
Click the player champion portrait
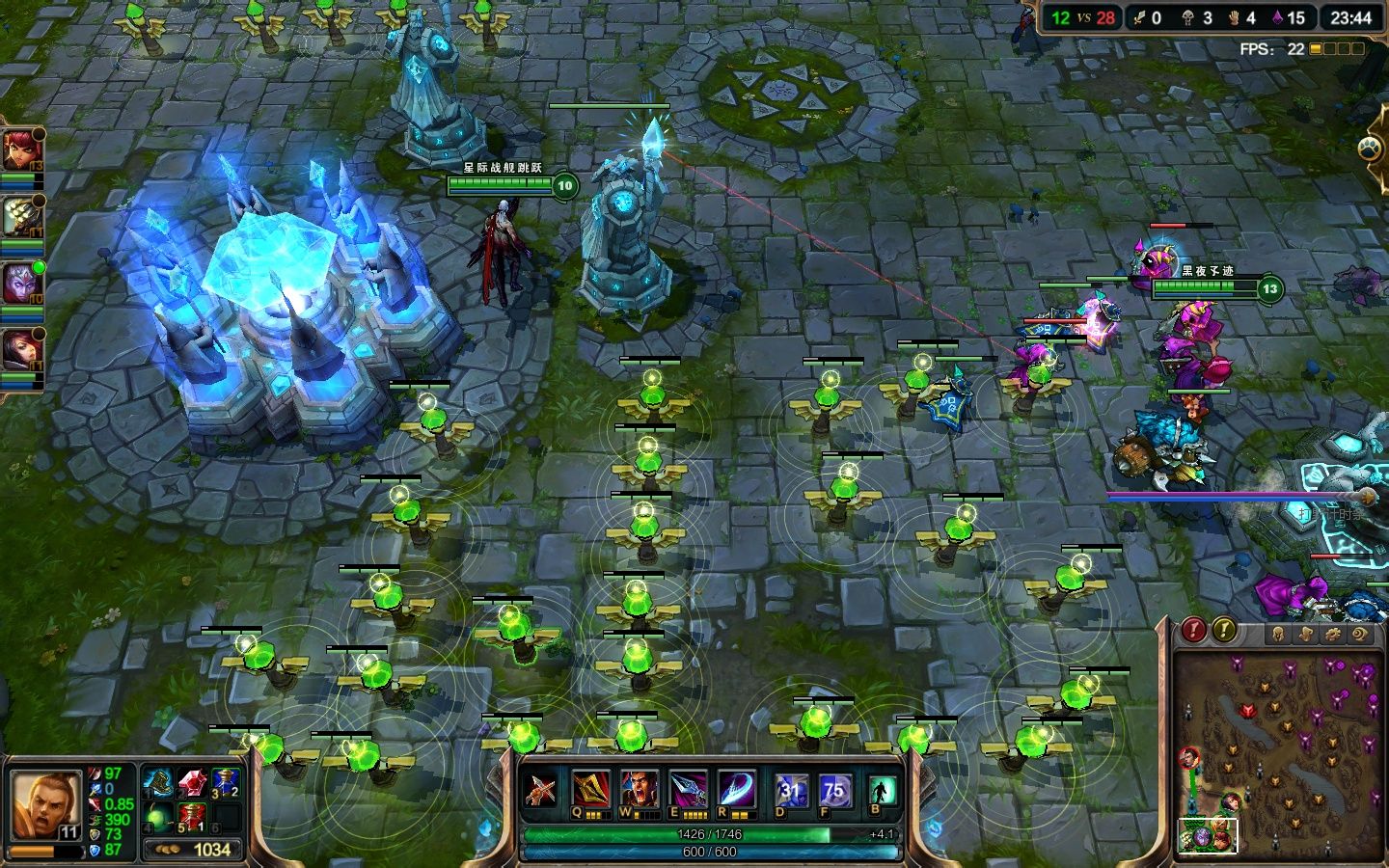[43, 804]
